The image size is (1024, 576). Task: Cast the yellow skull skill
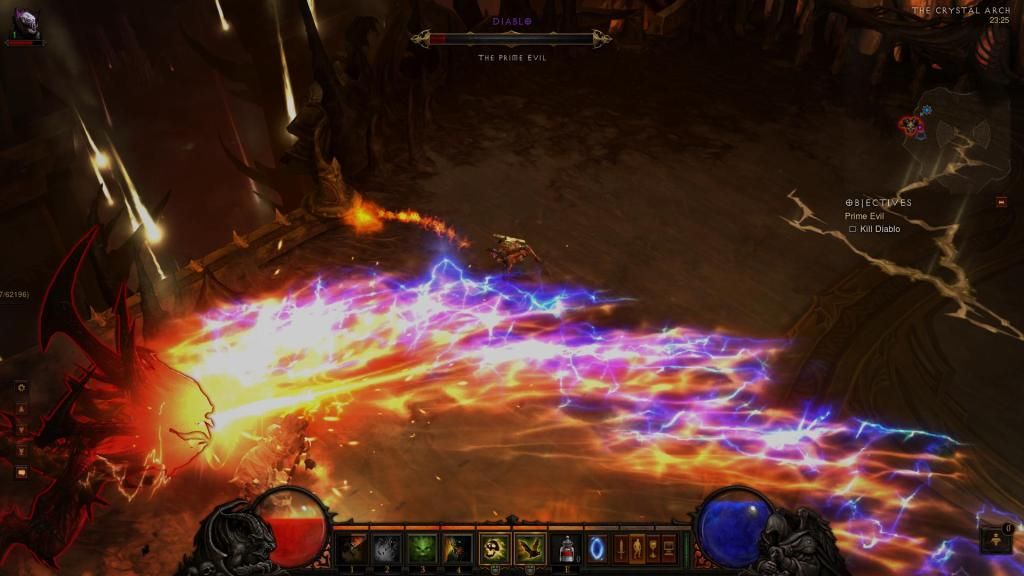pos(494,548)
